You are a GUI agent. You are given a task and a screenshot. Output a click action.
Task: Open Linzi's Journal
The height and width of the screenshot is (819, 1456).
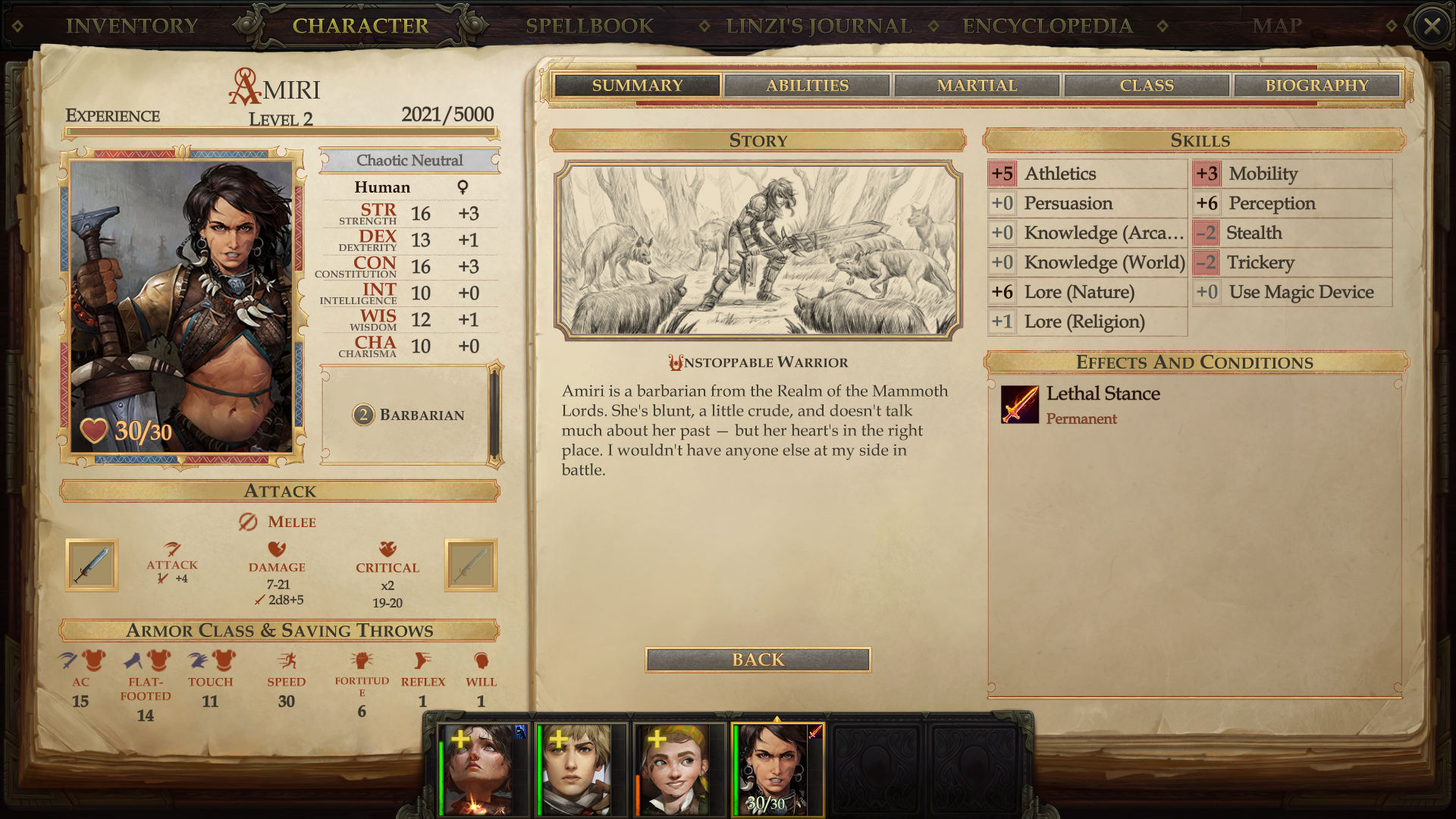(x=818, y=26)
